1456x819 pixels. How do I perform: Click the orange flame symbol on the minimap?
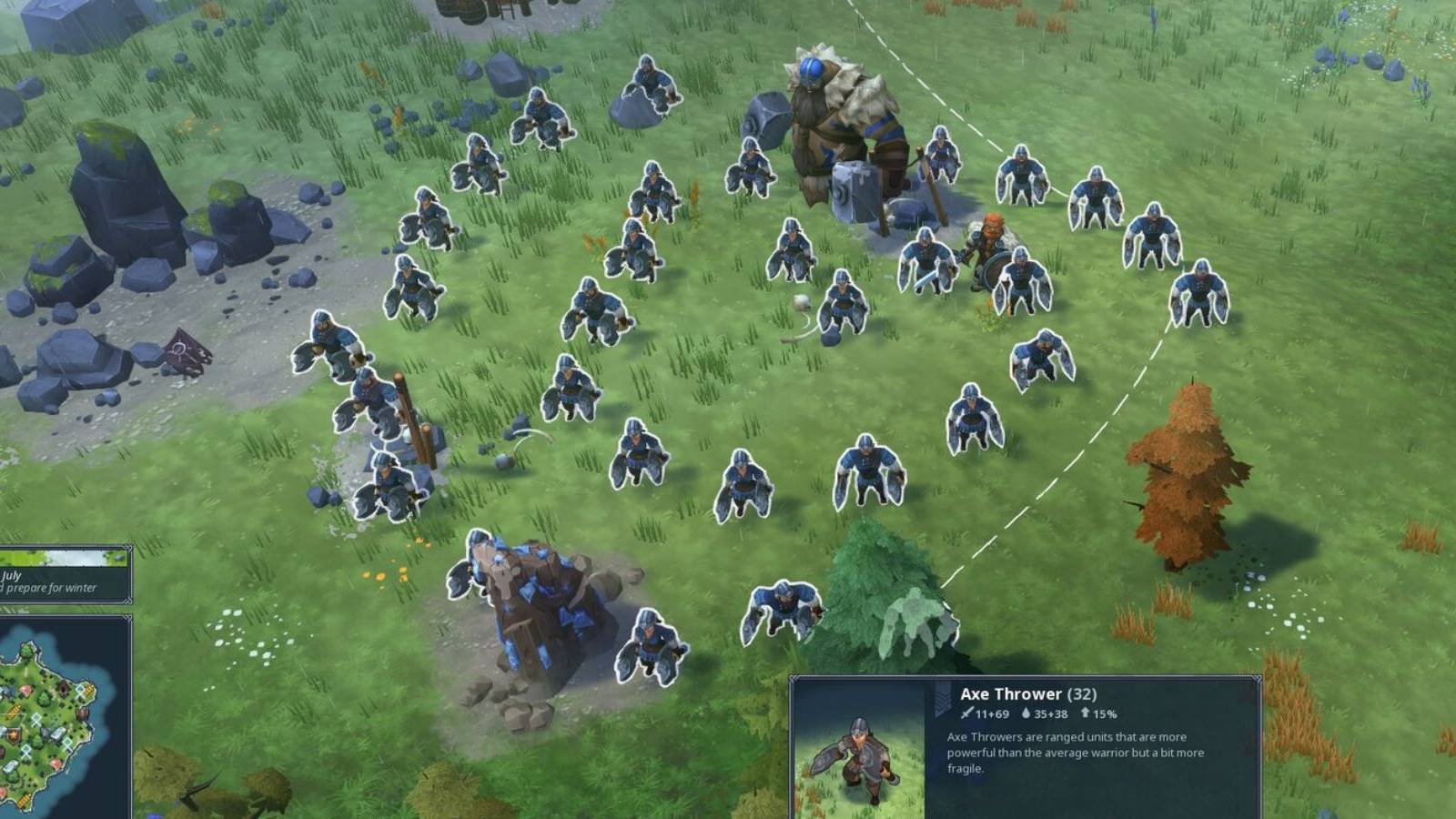pos(12,736)
